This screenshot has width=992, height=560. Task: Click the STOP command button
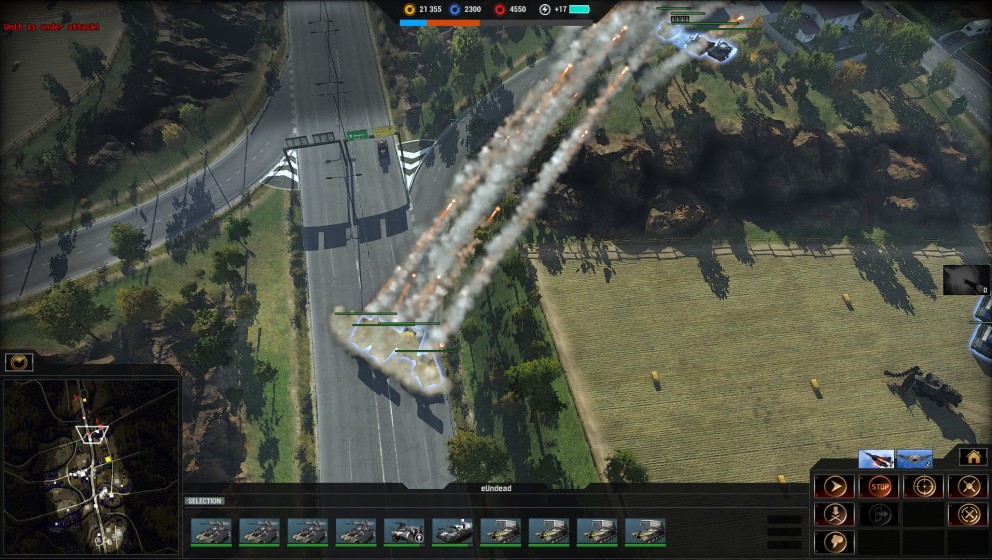pyautogui.click(x=879, y=487)
